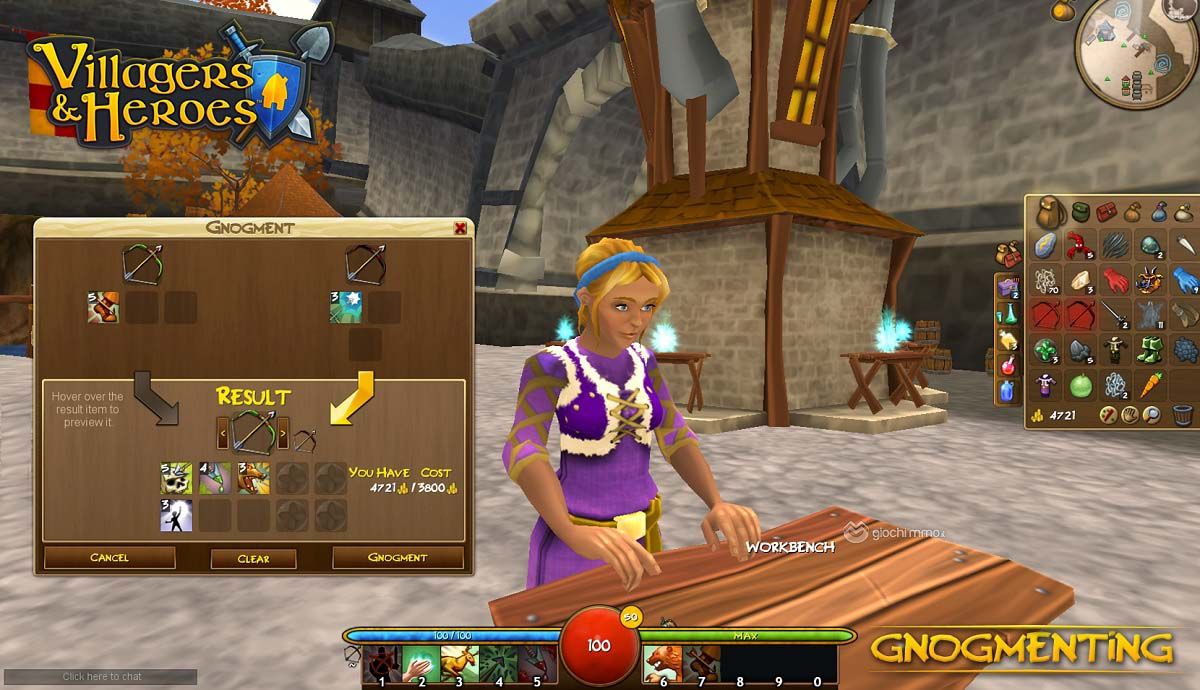Activate the leaping deer ability
The width and height of the screenshot is (1200, 690).
point(459,661)
